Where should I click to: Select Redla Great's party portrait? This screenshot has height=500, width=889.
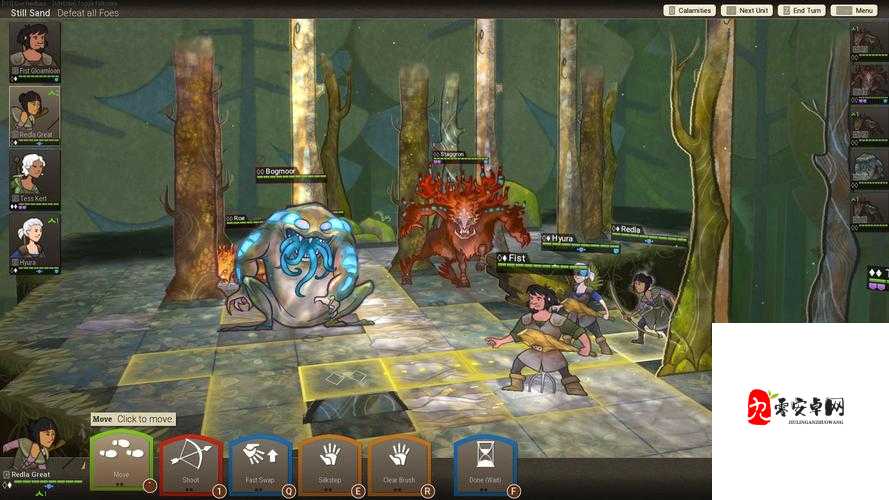(35, 112)
